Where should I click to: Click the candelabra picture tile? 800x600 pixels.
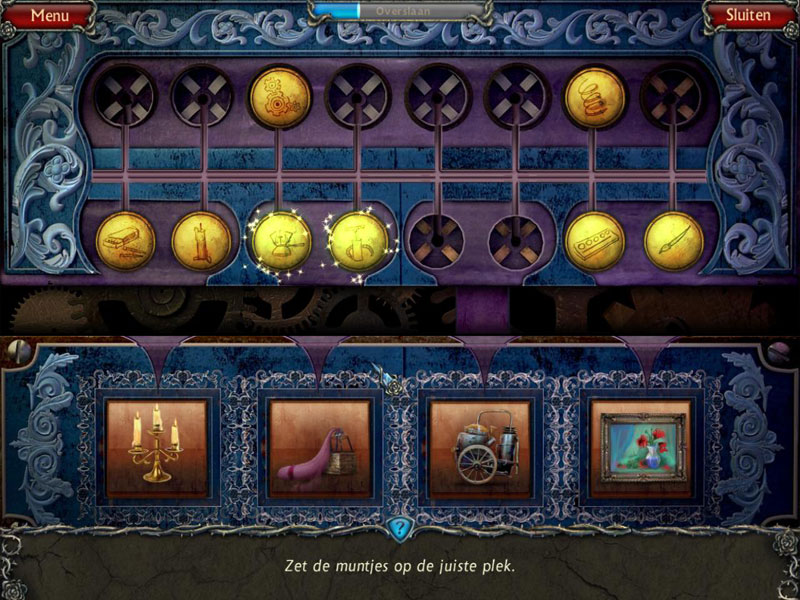[157, 447]
